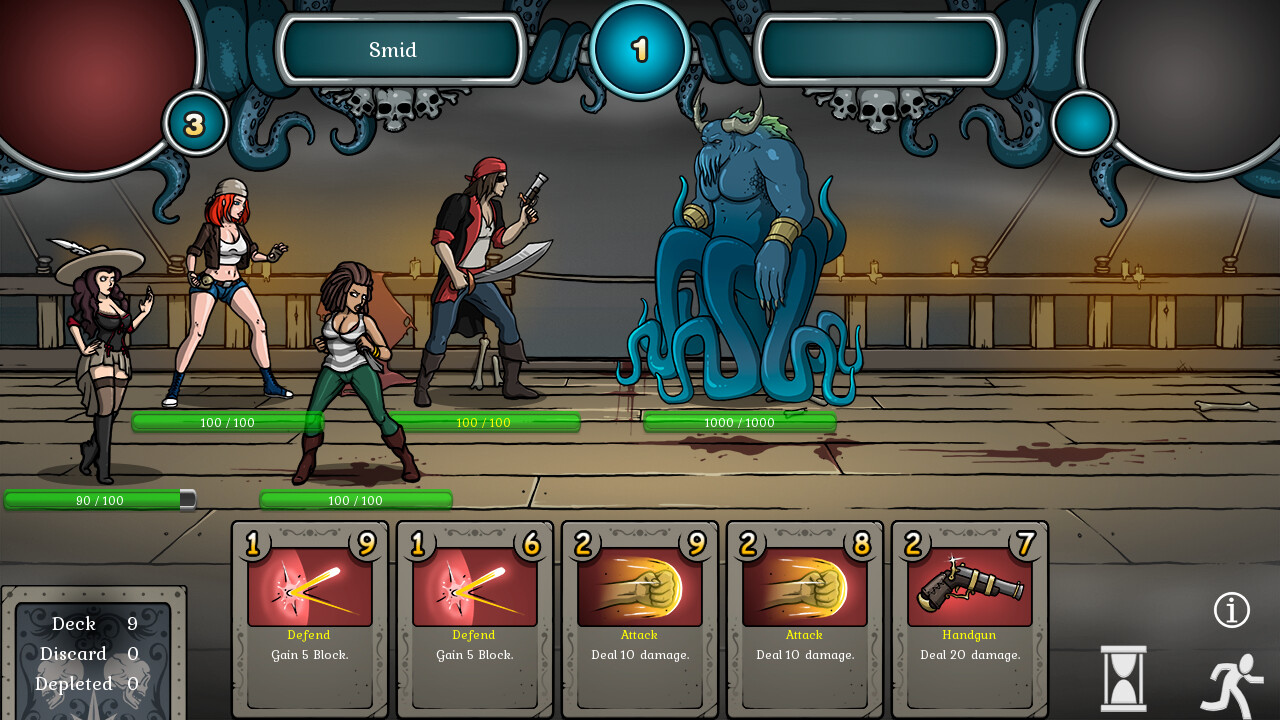This screenshot has height=720, width=1280.
Task: Click Smid's 90/100 health bar
Action: [x=100, y=500]
